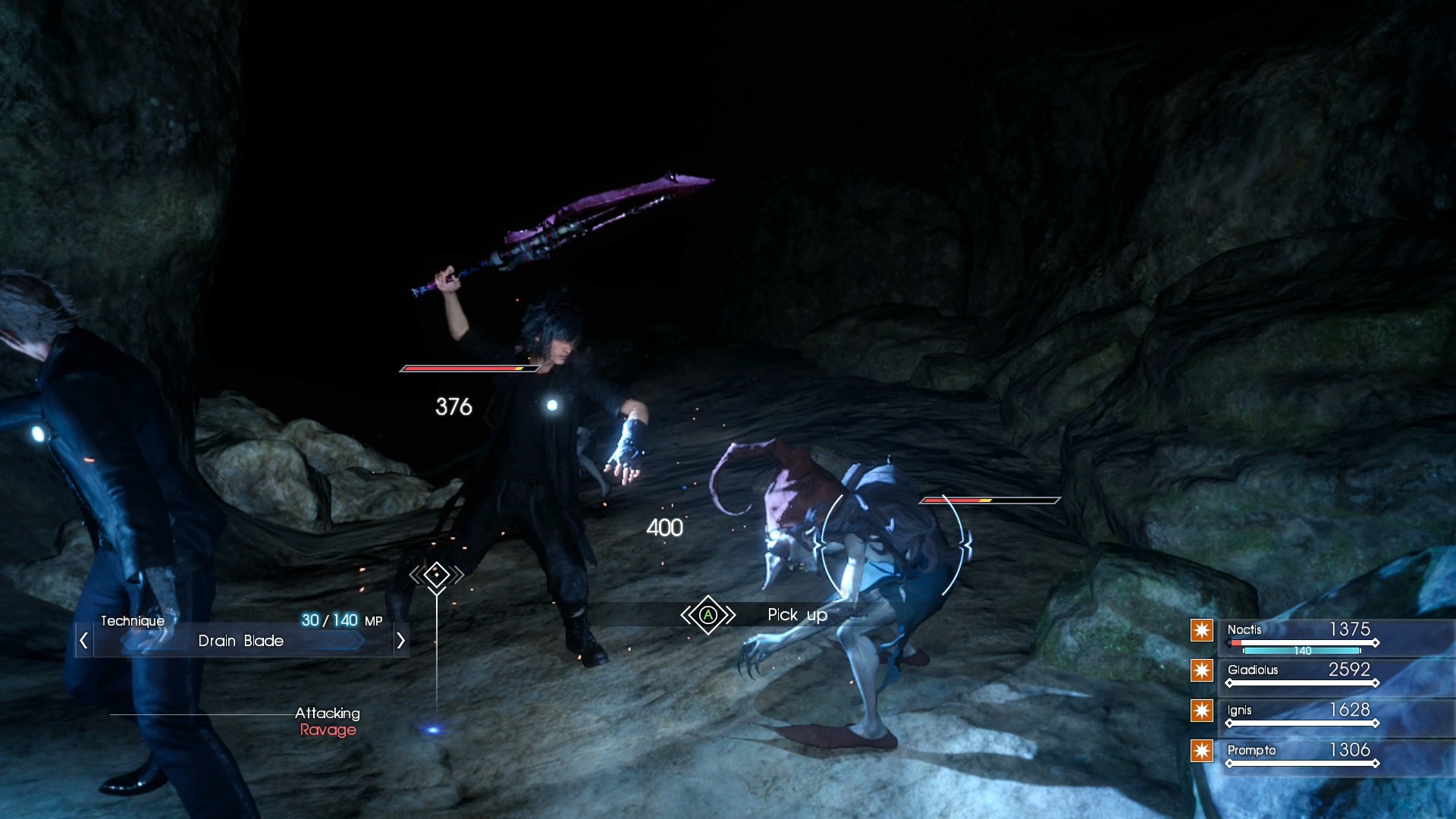
Task: Click the Pick up prompt text
Action: point(797,615)
